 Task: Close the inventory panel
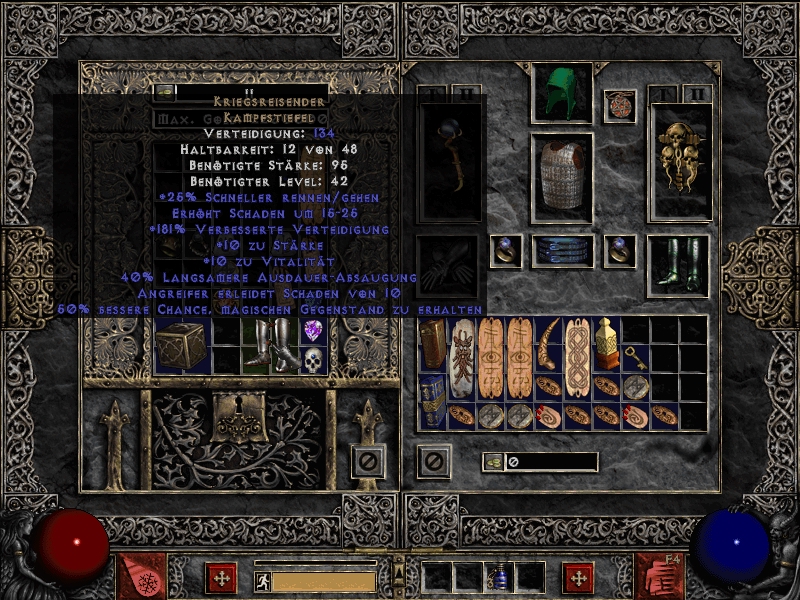point(433,461)
